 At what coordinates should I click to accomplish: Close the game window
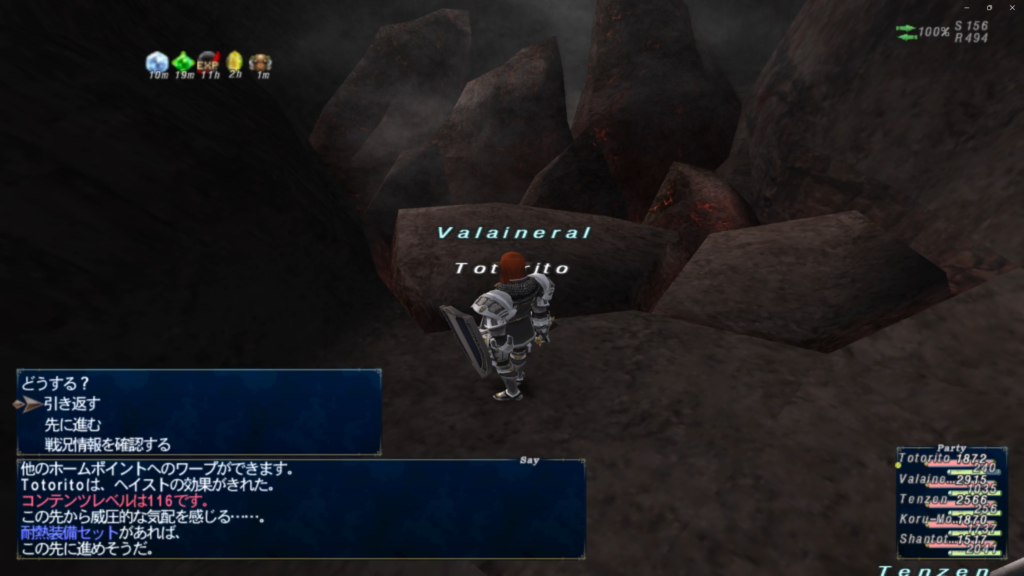point(1010,8)
